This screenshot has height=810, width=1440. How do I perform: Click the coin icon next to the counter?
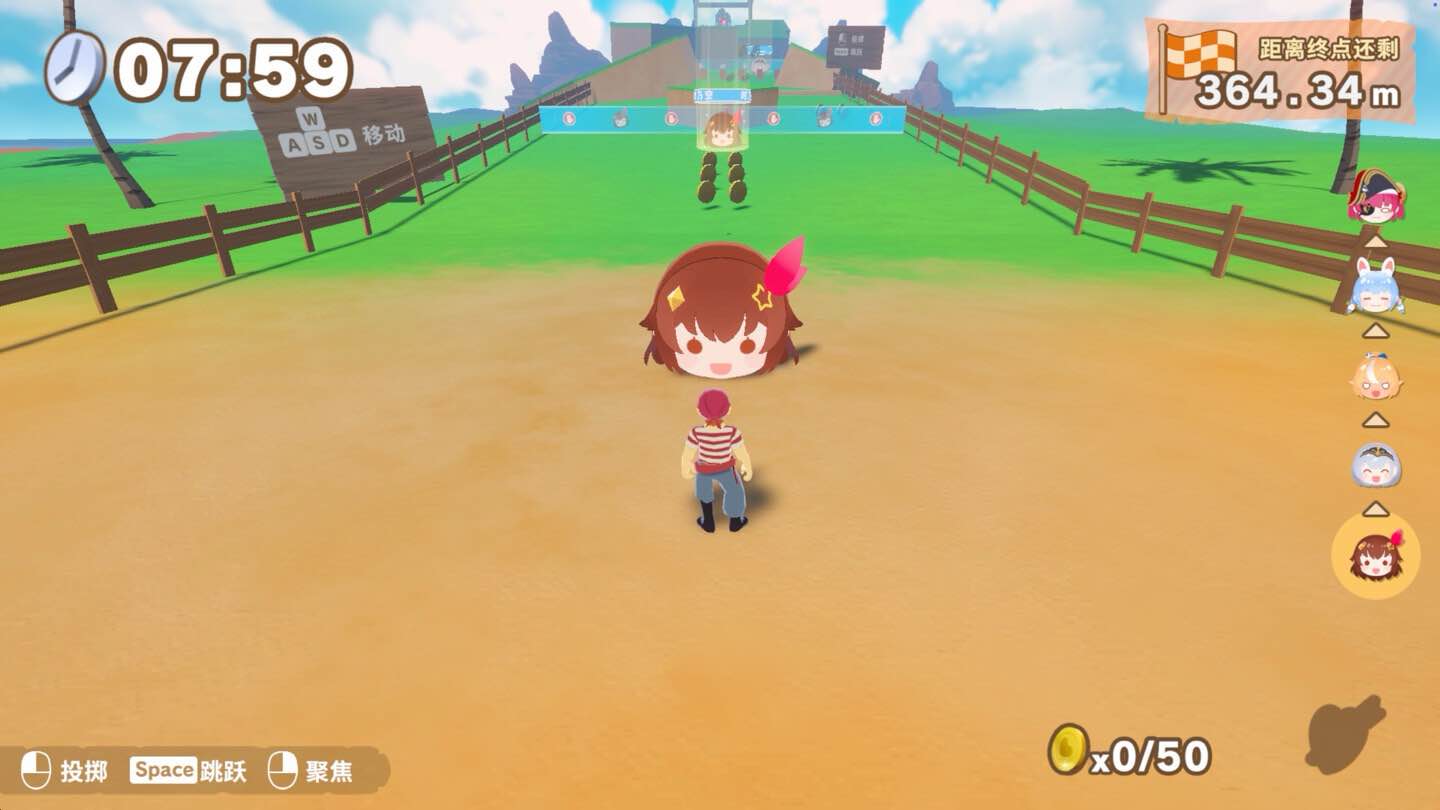pos(1070,751)
